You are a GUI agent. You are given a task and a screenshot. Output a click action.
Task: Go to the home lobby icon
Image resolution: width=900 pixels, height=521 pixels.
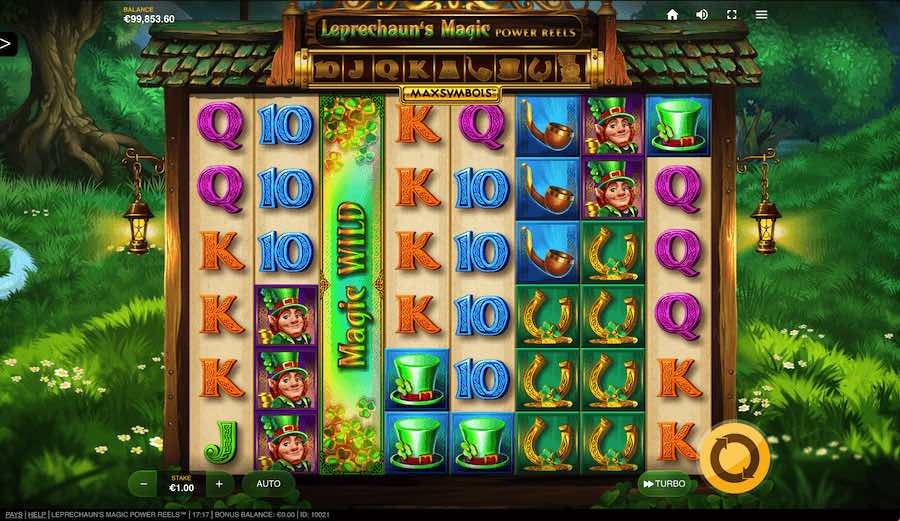[x=672, y=14]
